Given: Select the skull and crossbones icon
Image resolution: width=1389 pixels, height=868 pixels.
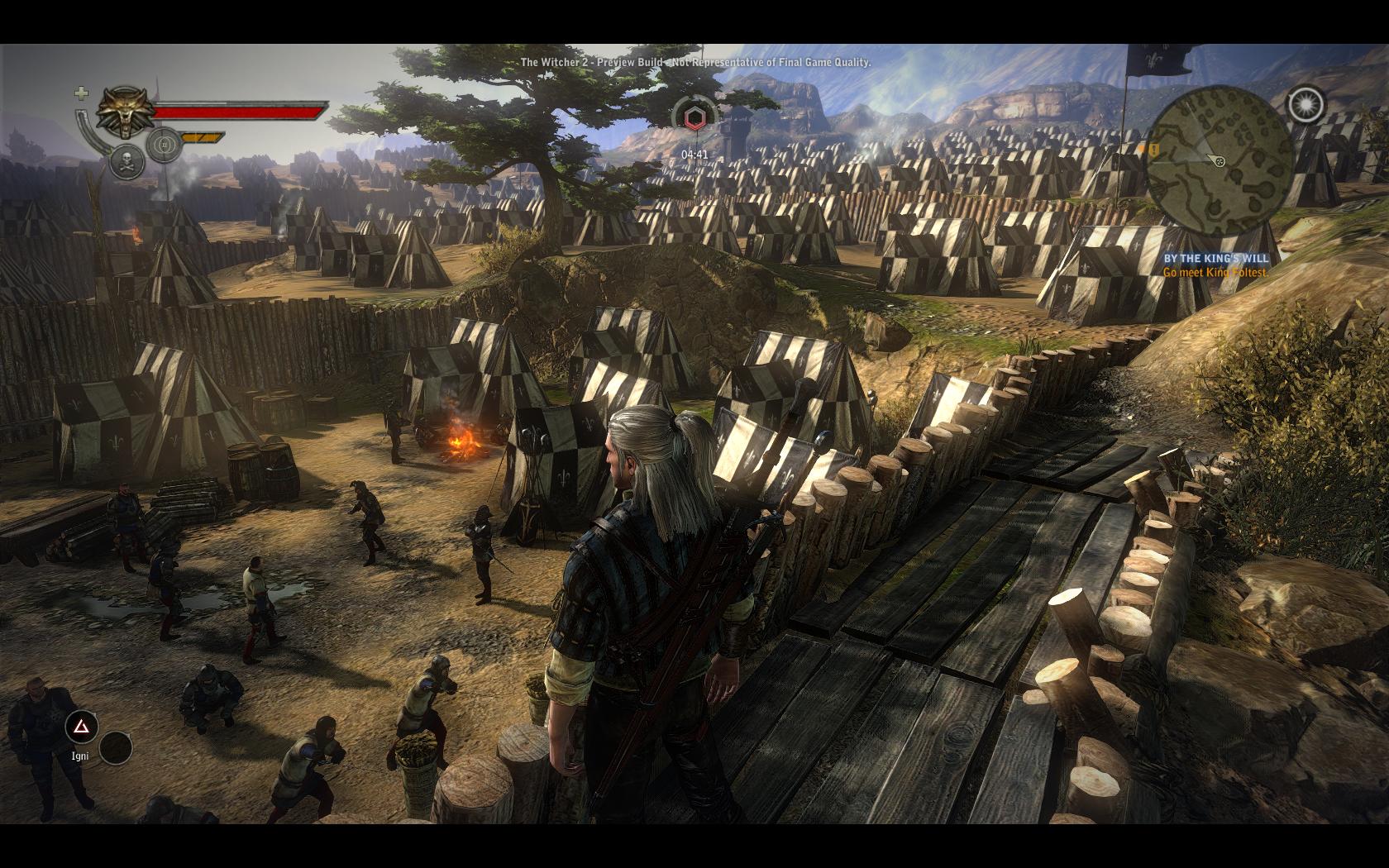Looking at the screenshot, I should click(126, 161).
